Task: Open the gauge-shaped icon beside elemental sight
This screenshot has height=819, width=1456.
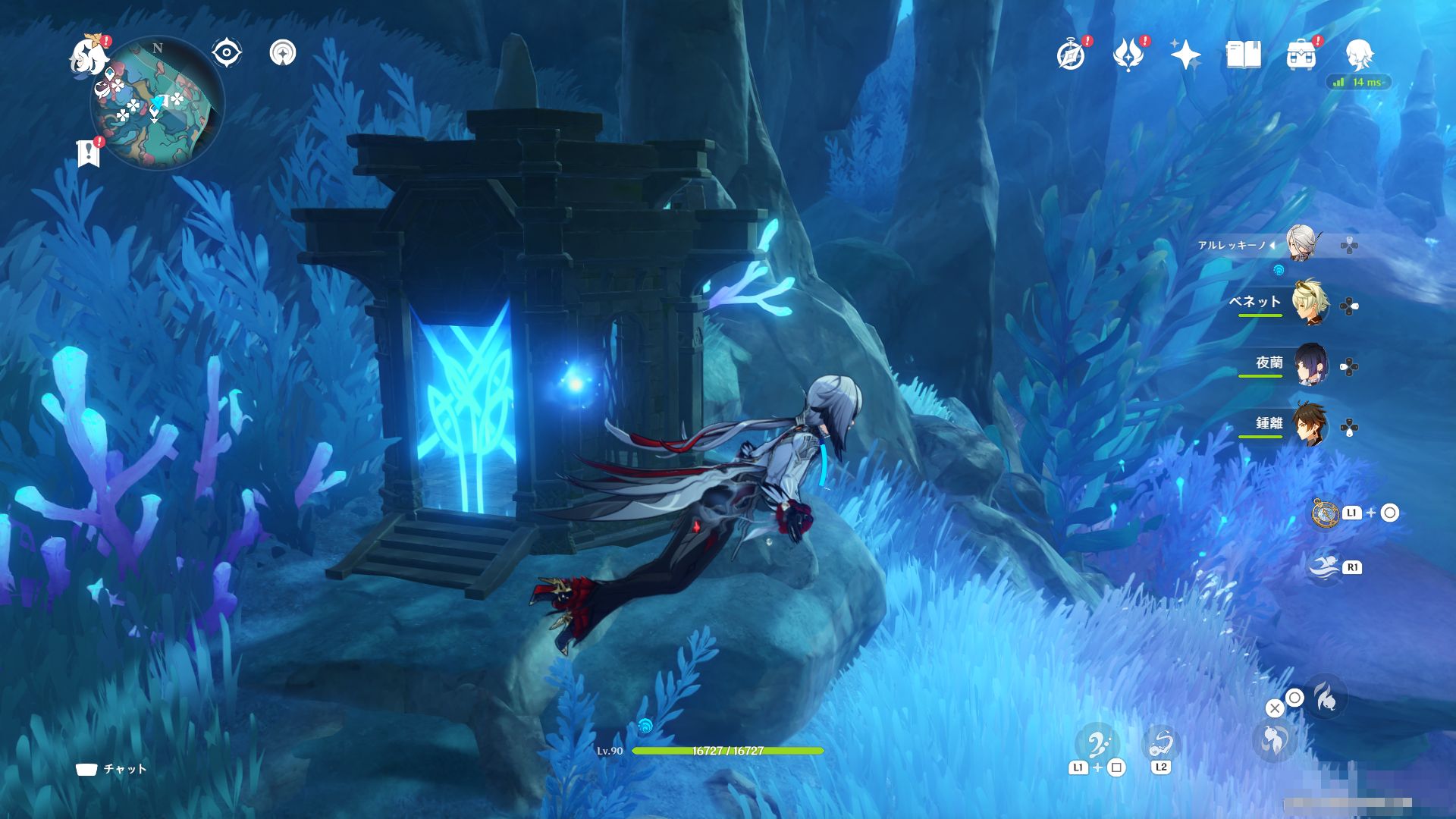Action: pos(283,53)
